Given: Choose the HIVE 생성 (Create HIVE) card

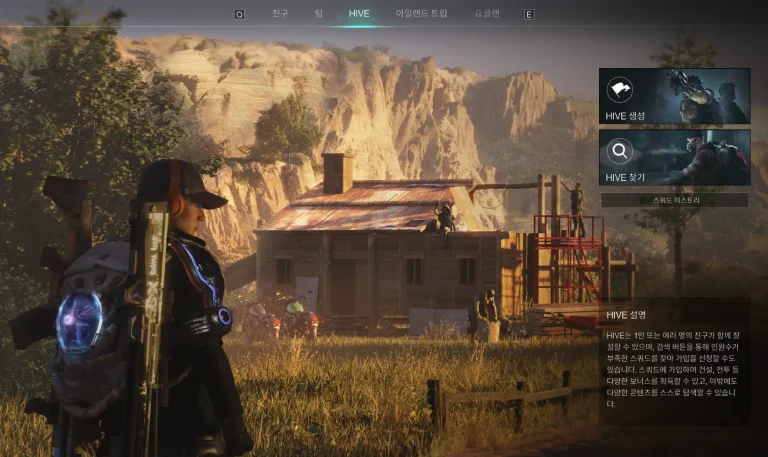Looking at the screenshot, I should (674, 96).
